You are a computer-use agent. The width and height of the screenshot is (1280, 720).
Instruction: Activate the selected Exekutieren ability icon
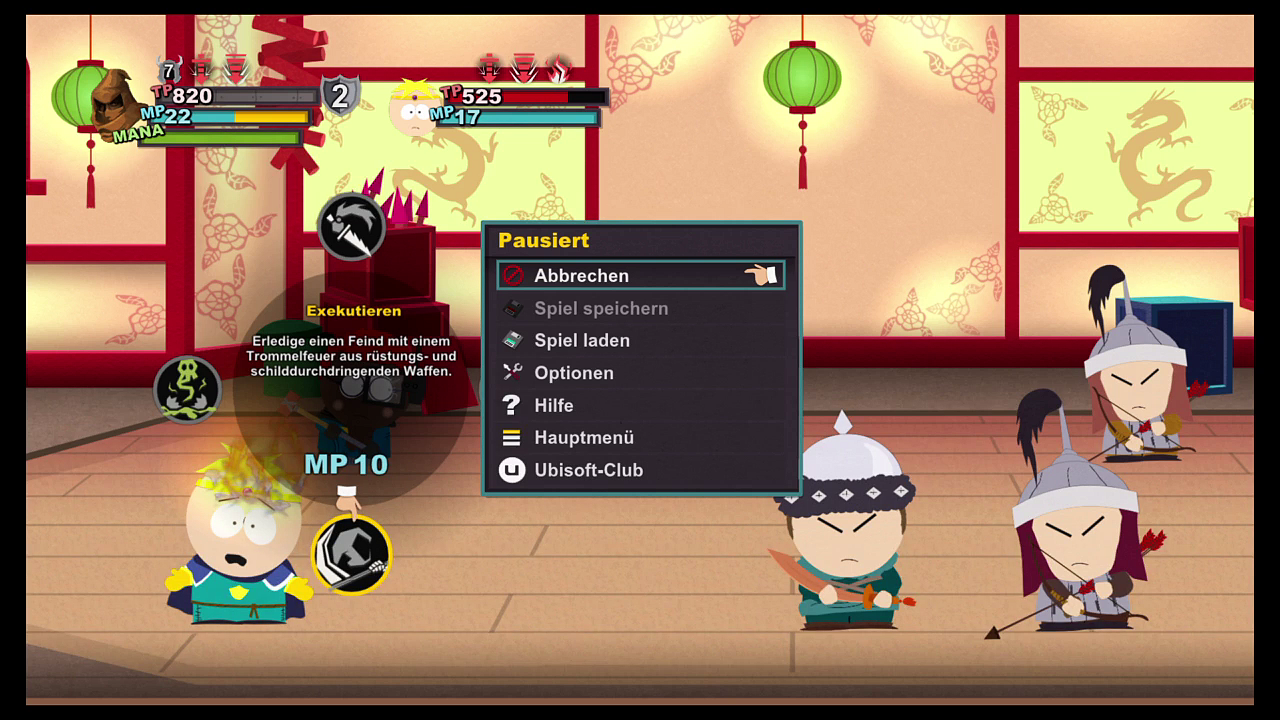pyautogui.click(x=352, y=555)
